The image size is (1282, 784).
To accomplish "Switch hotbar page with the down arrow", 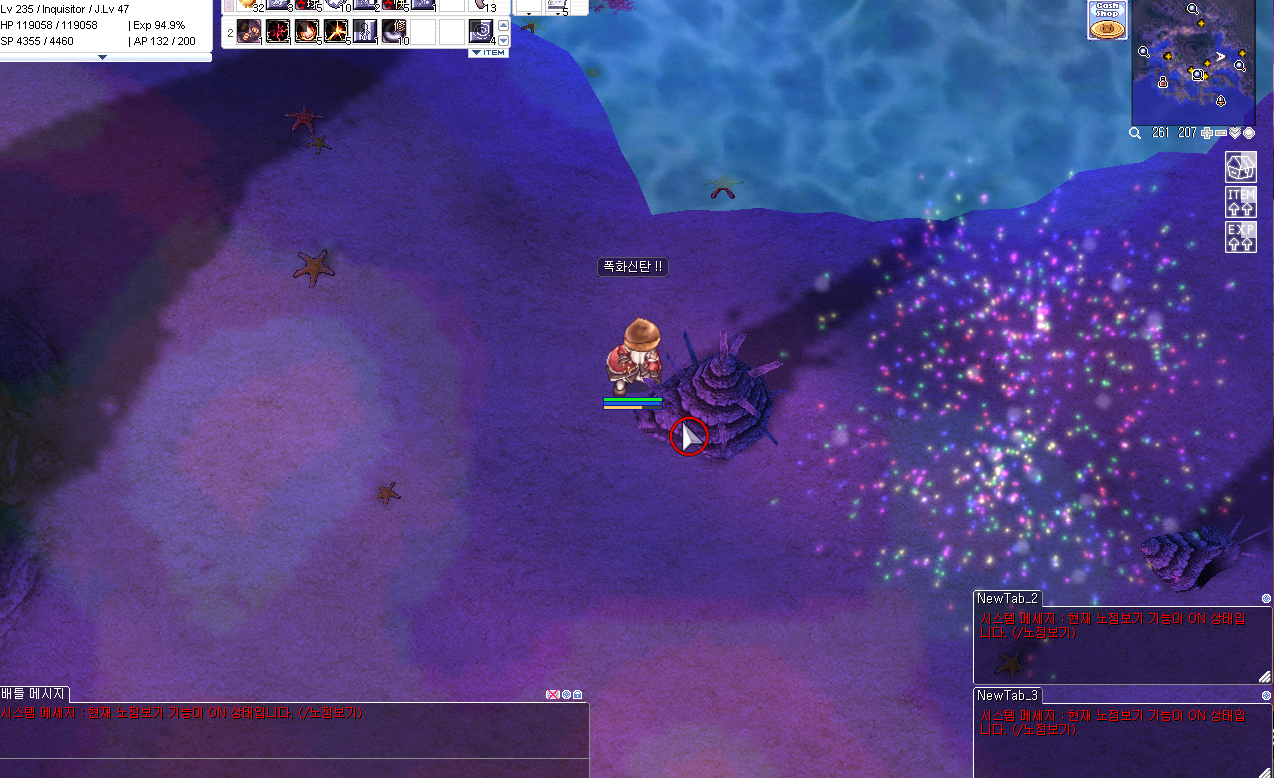I will [503, 40].
